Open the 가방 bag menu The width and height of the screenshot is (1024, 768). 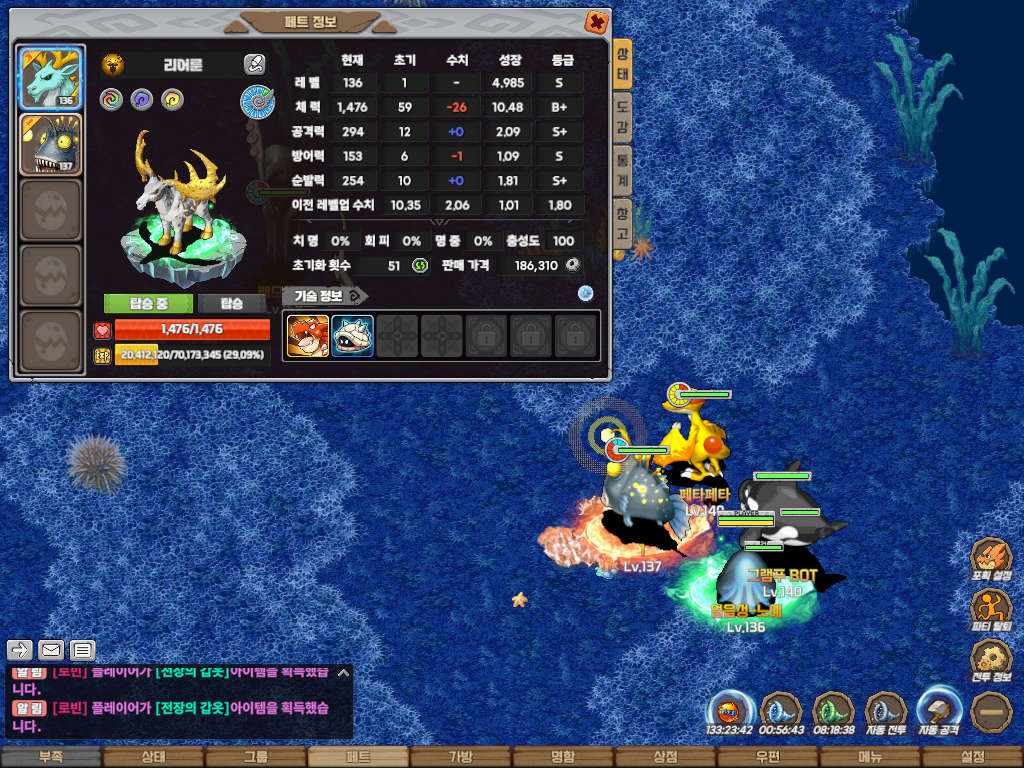pyautogui.click(x=460, y=757)
